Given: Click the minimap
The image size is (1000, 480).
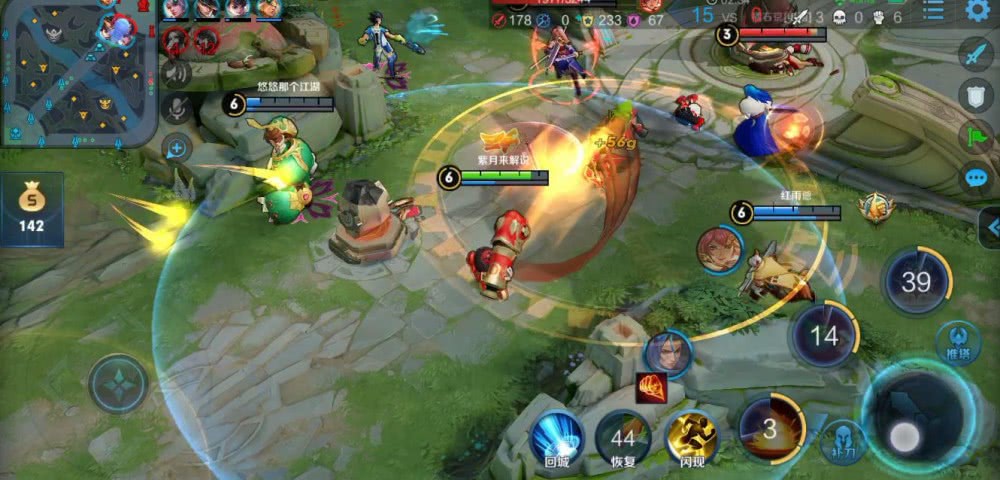Looking at the screenshot, I should 78,73.
